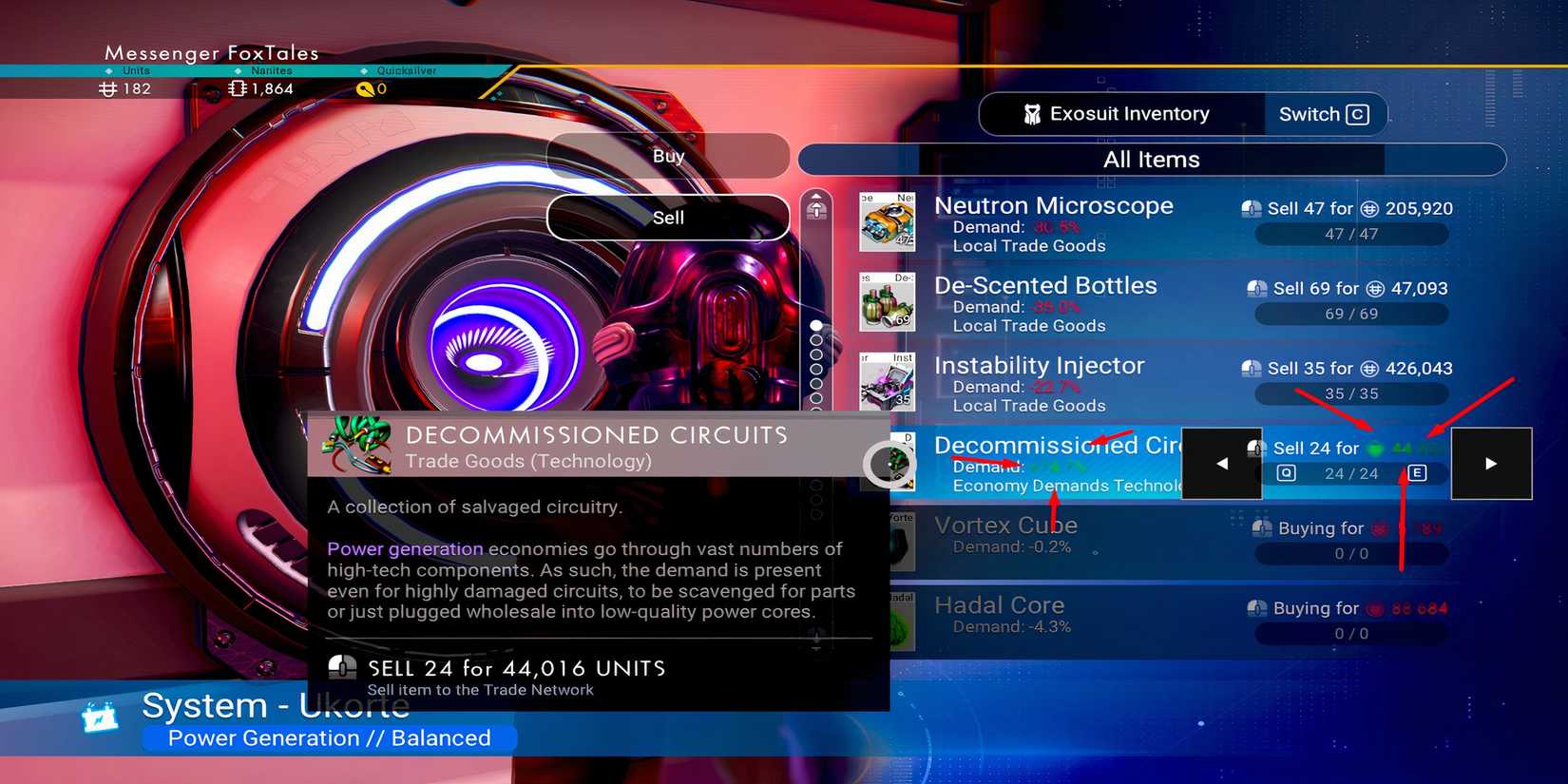Click the De-Scented Bottles thumbnail icon

click(x=888, y=302)
